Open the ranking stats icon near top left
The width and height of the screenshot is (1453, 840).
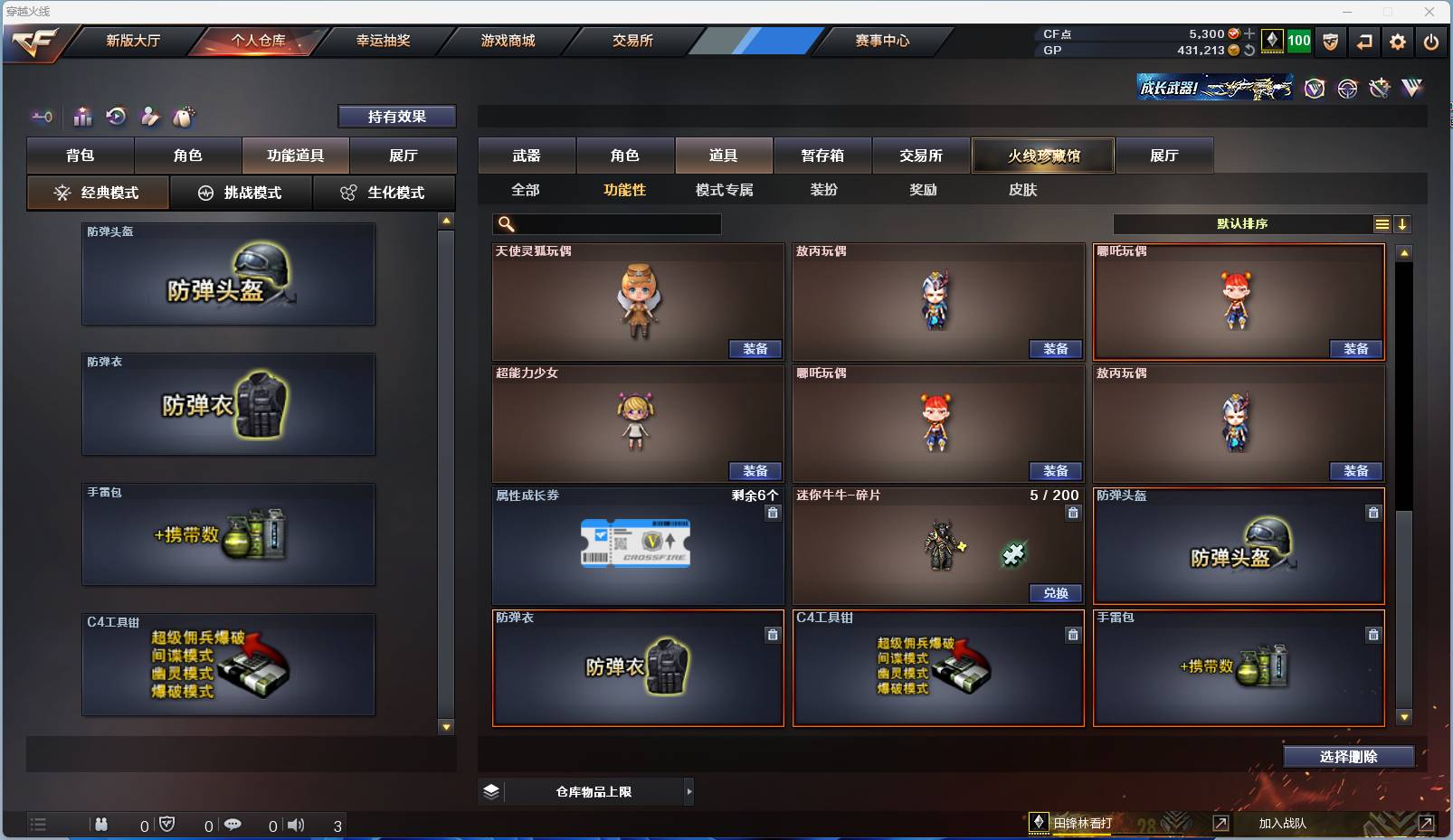(x=82, y=117)
